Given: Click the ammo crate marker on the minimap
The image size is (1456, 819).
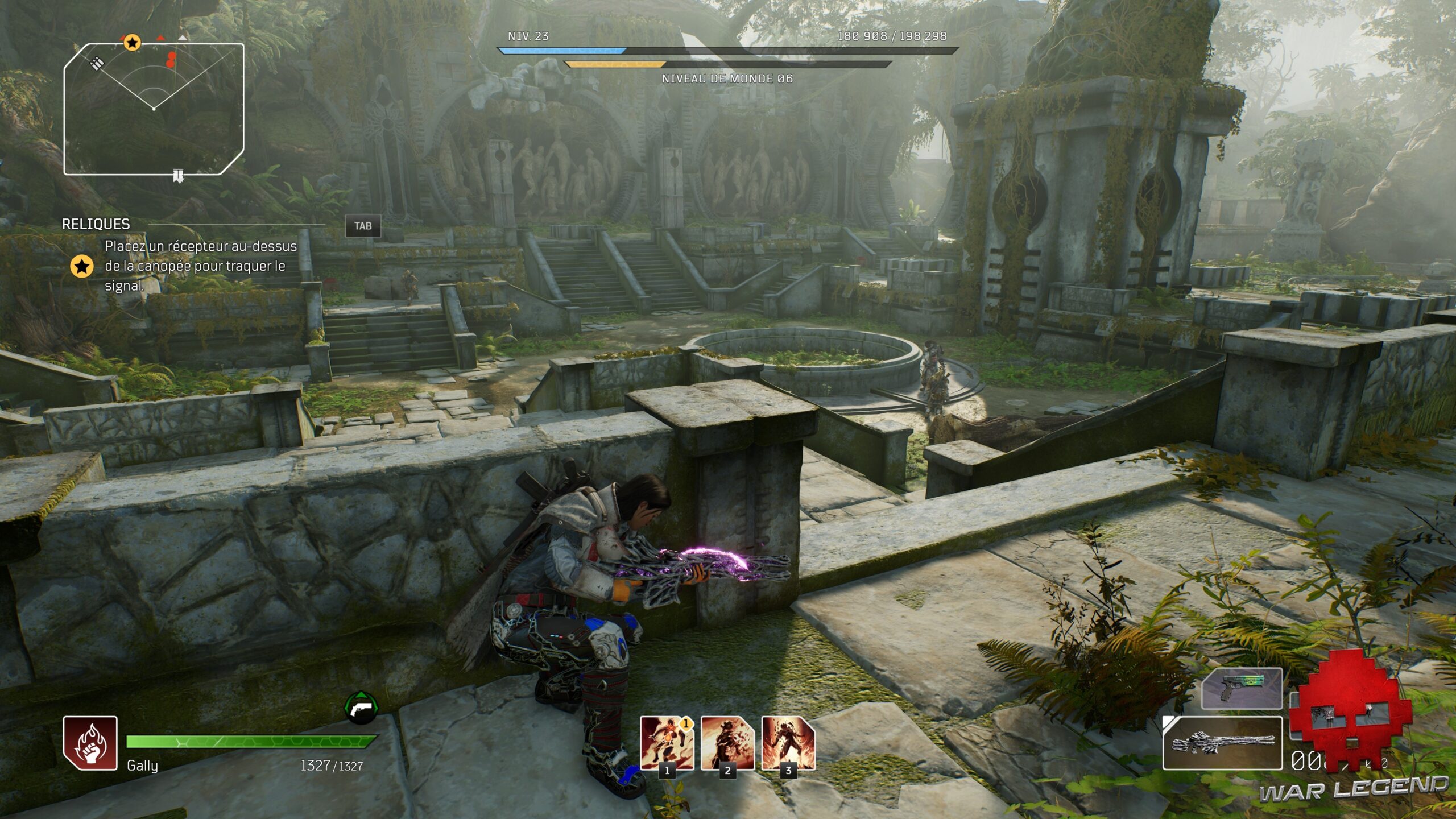Looking at the screenshot, I should (98, 63).
